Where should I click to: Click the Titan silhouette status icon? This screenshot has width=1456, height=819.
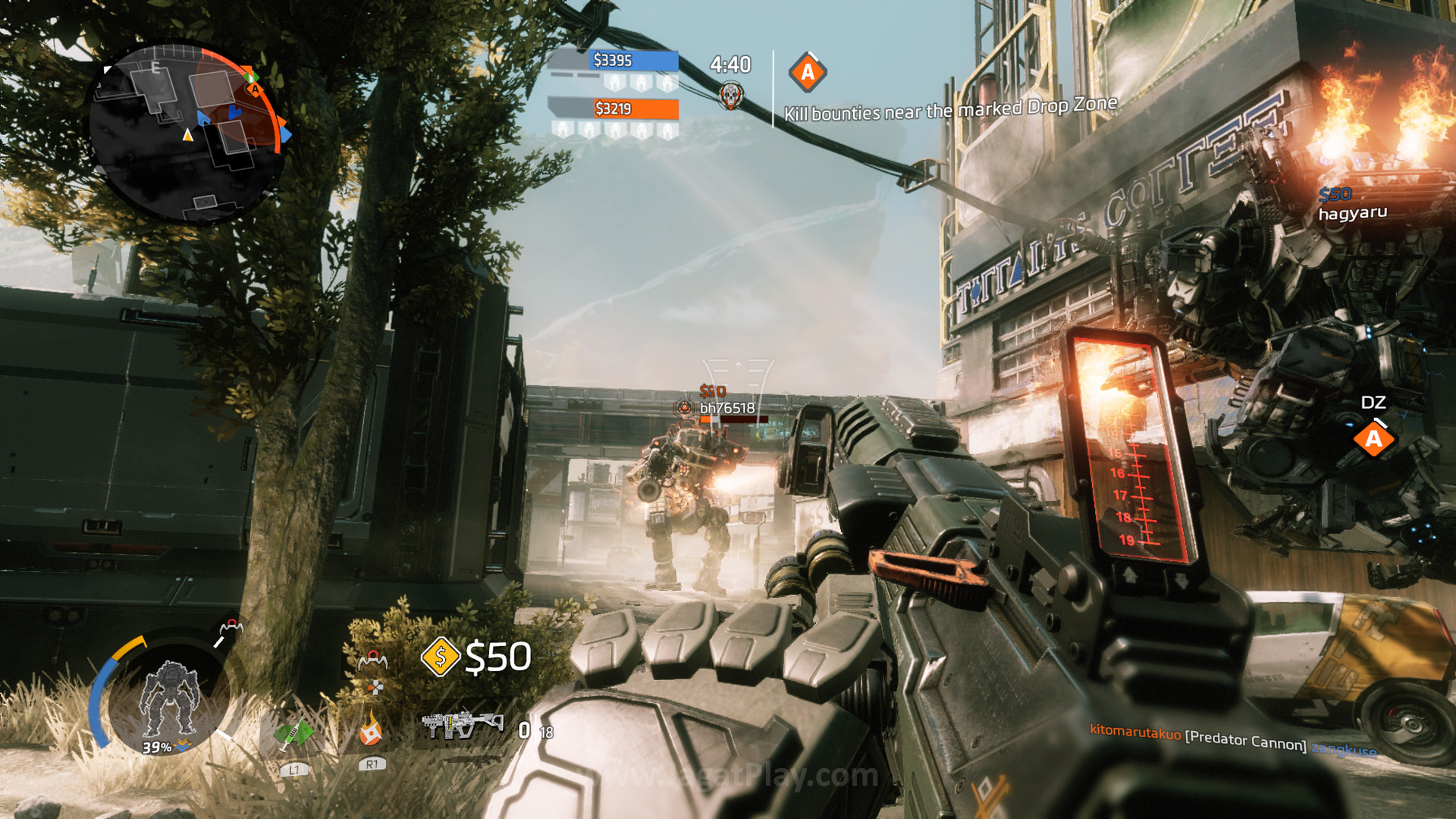[169, 698]
